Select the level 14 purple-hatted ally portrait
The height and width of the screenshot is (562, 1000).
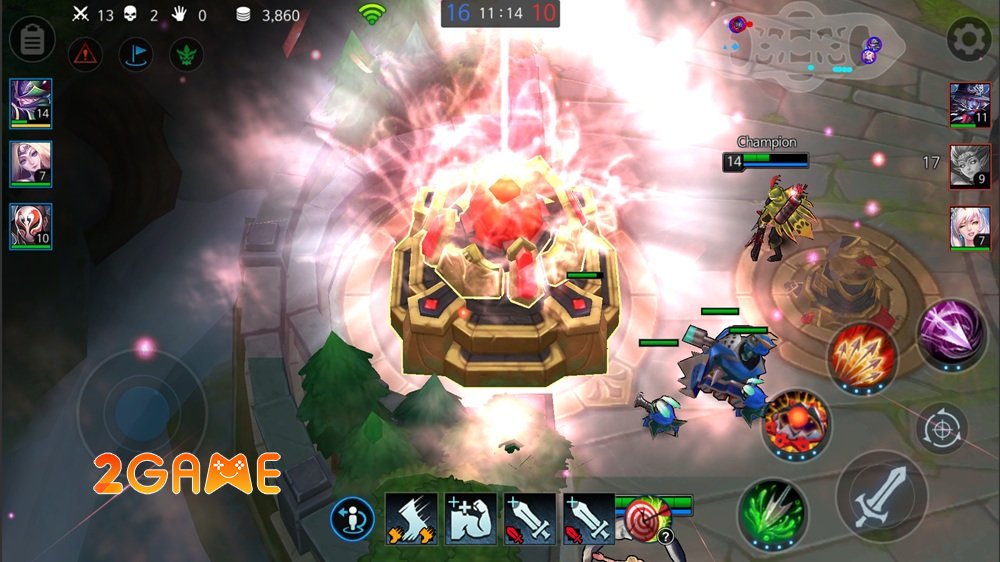[30, 104]
